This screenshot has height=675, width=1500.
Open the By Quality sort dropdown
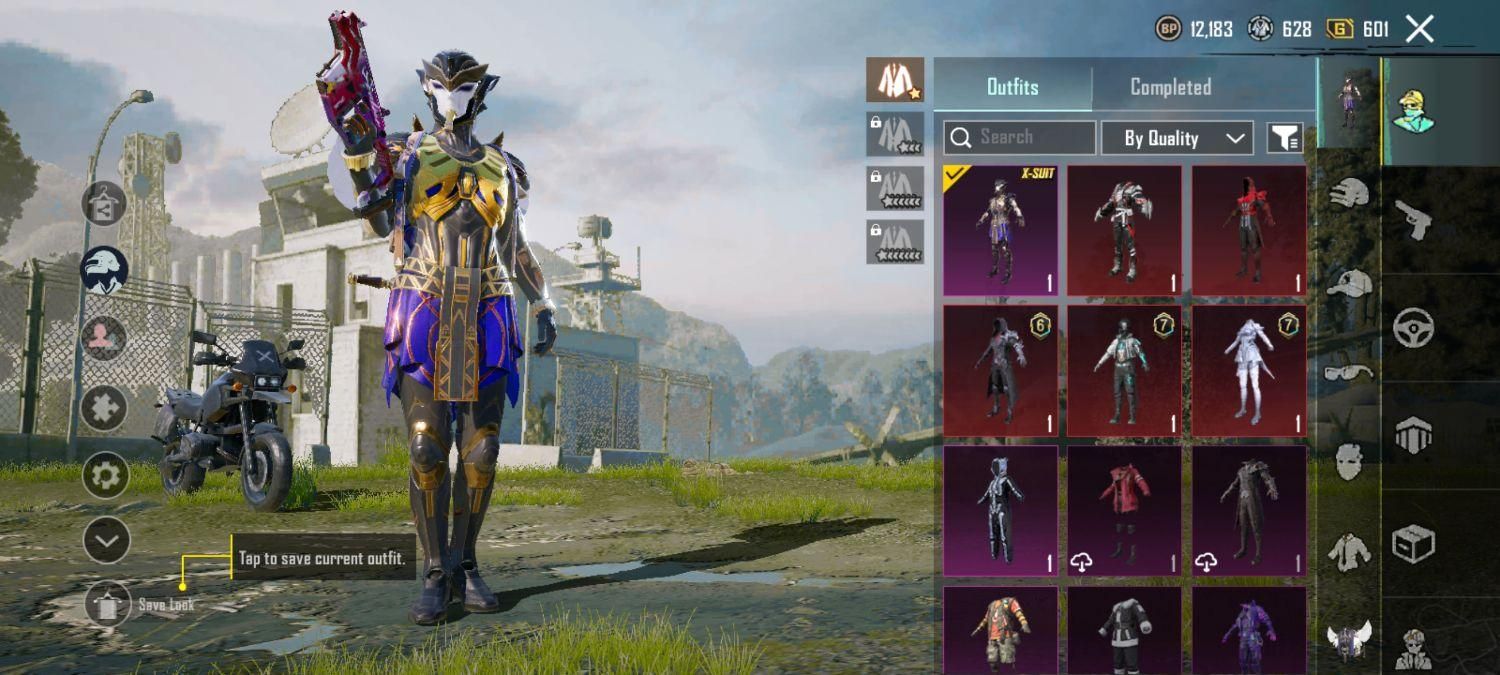[1177, 138]
